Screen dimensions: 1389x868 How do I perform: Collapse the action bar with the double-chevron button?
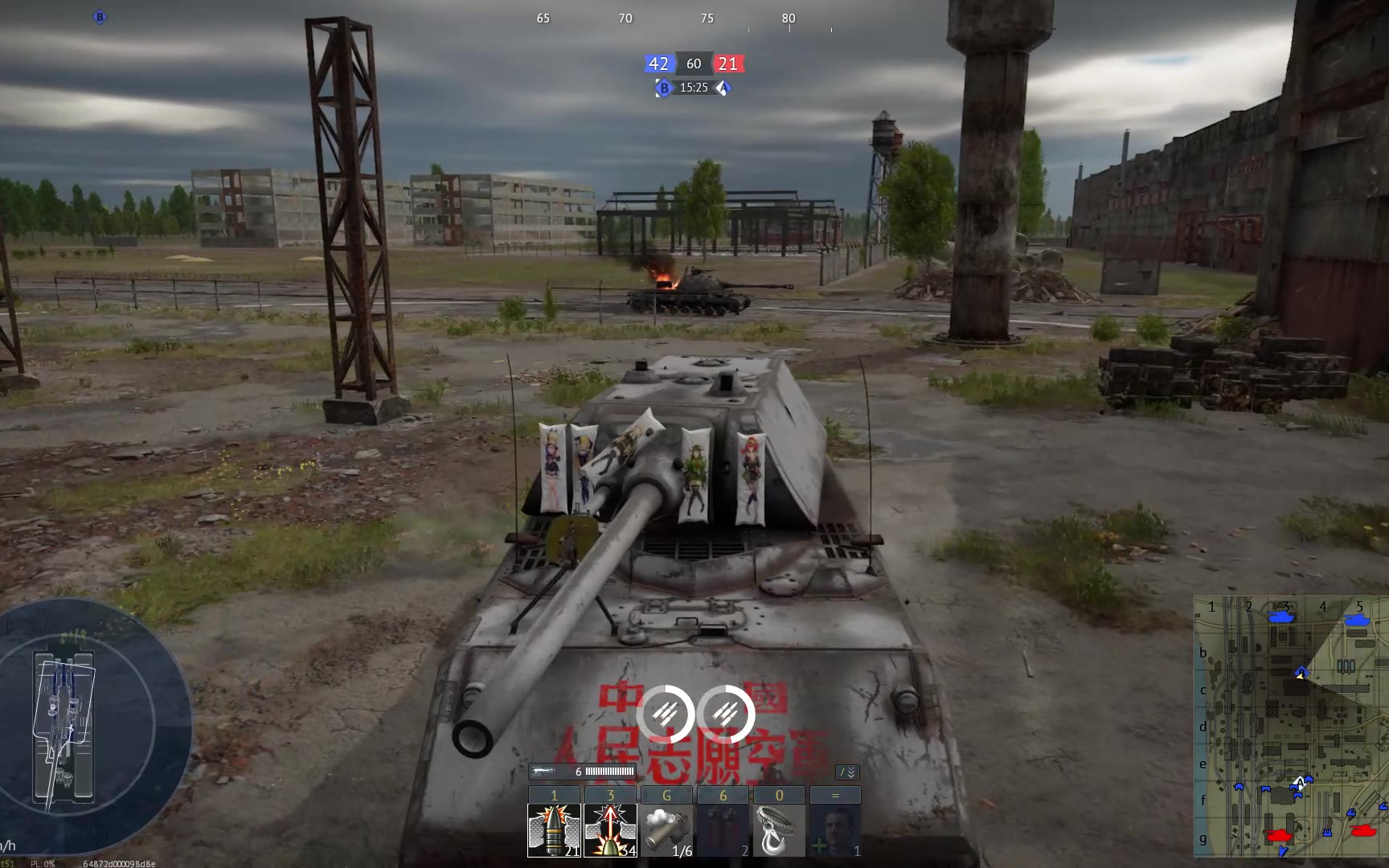[x=848, y=772]
